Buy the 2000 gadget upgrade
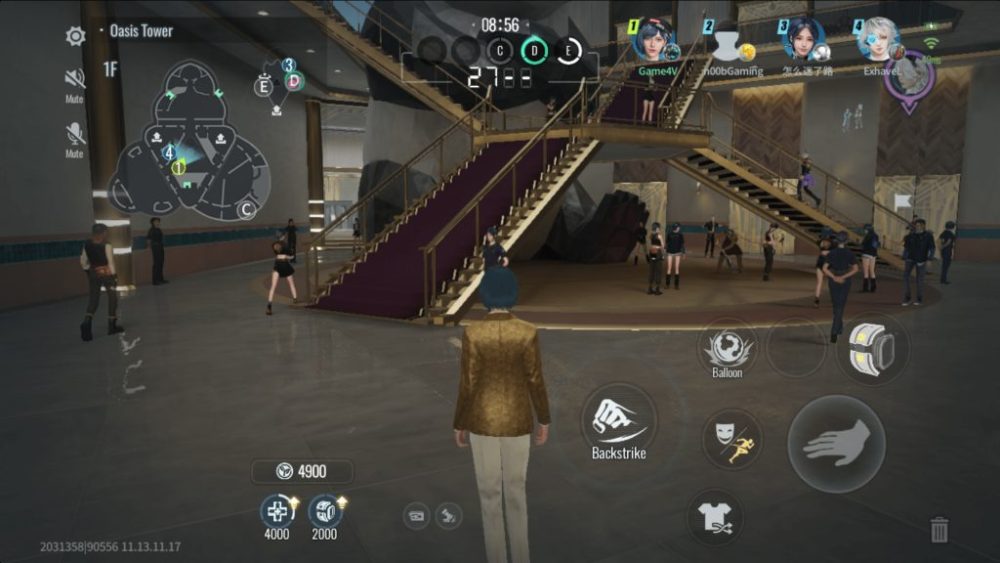Screen dimensions: 1000x563 click(325, 512)
